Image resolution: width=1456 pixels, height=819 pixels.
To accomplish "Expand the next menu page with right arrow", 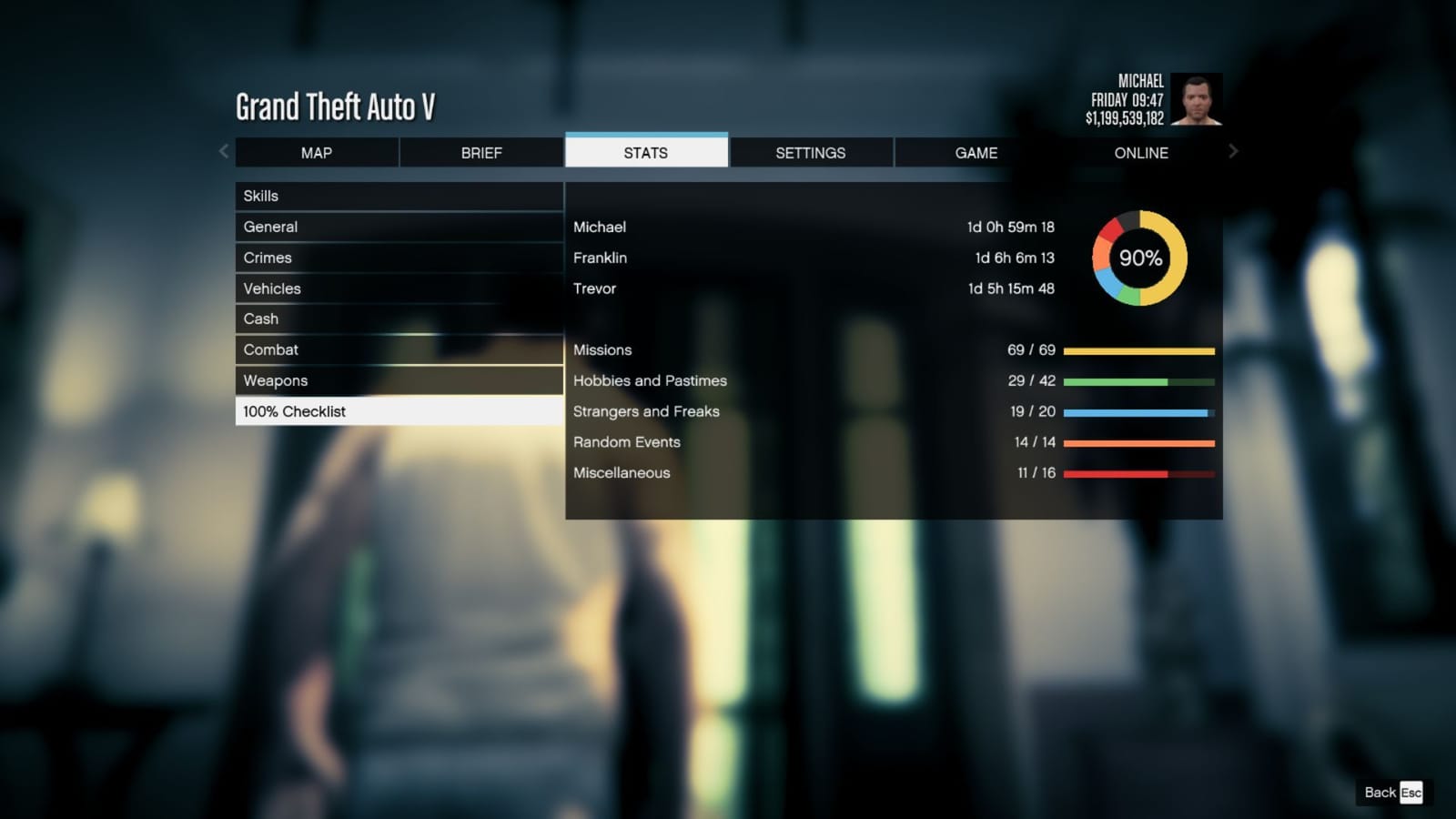I will coord(1234,151).
